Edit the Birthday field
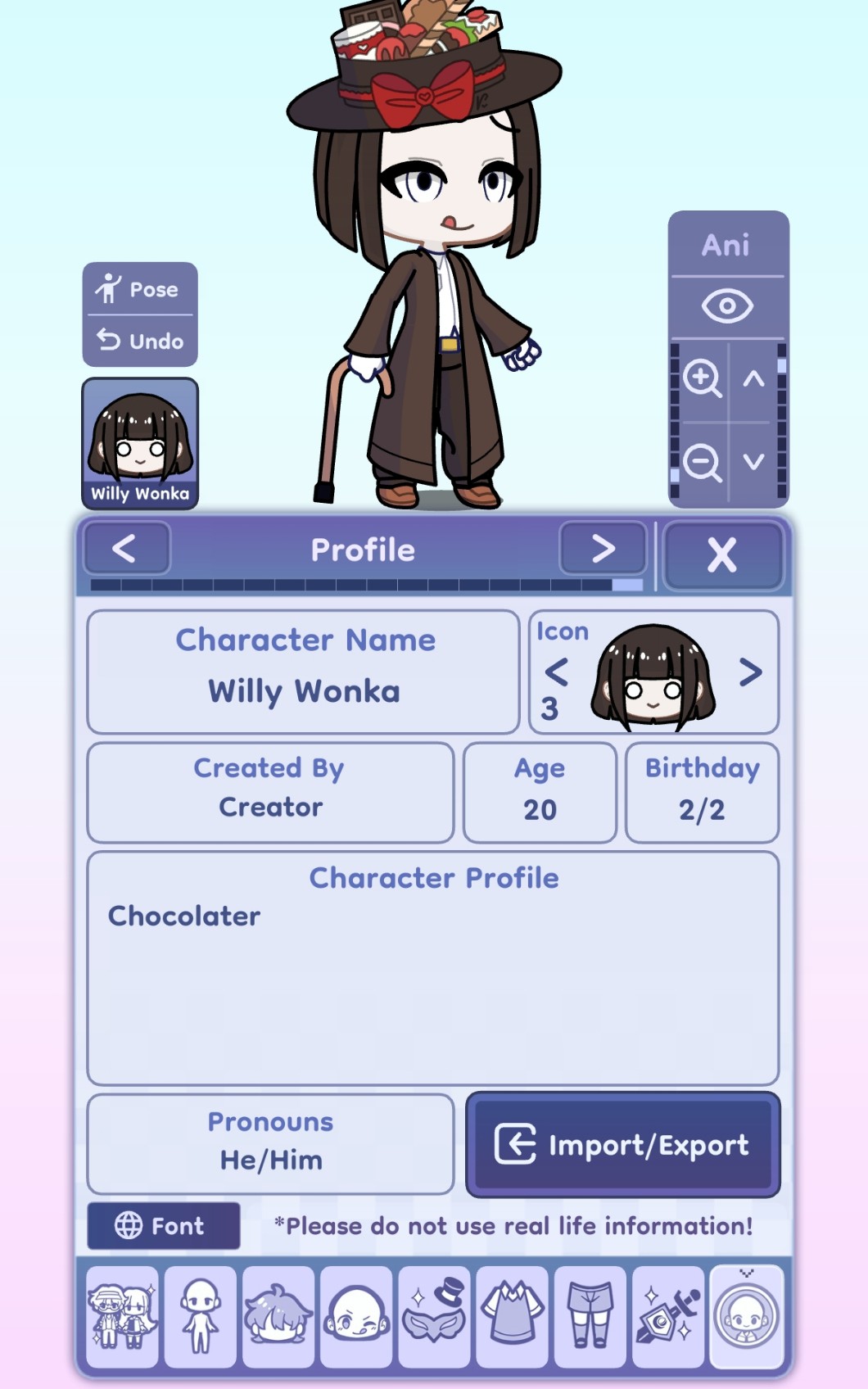868x1389 pixels. tap(702, 793)
